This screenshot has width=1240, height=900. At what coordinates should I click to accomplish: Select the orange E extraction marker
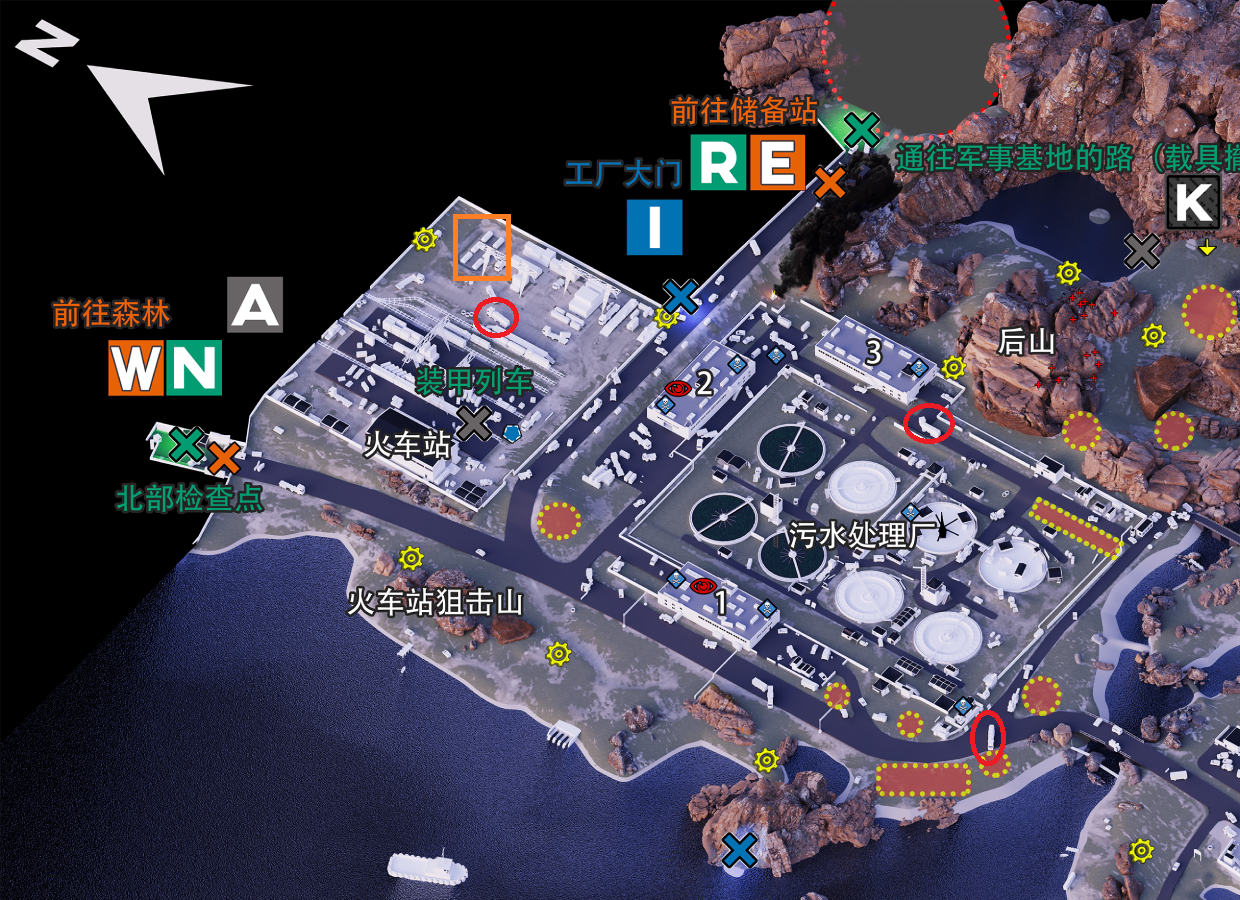click(778, 161)
